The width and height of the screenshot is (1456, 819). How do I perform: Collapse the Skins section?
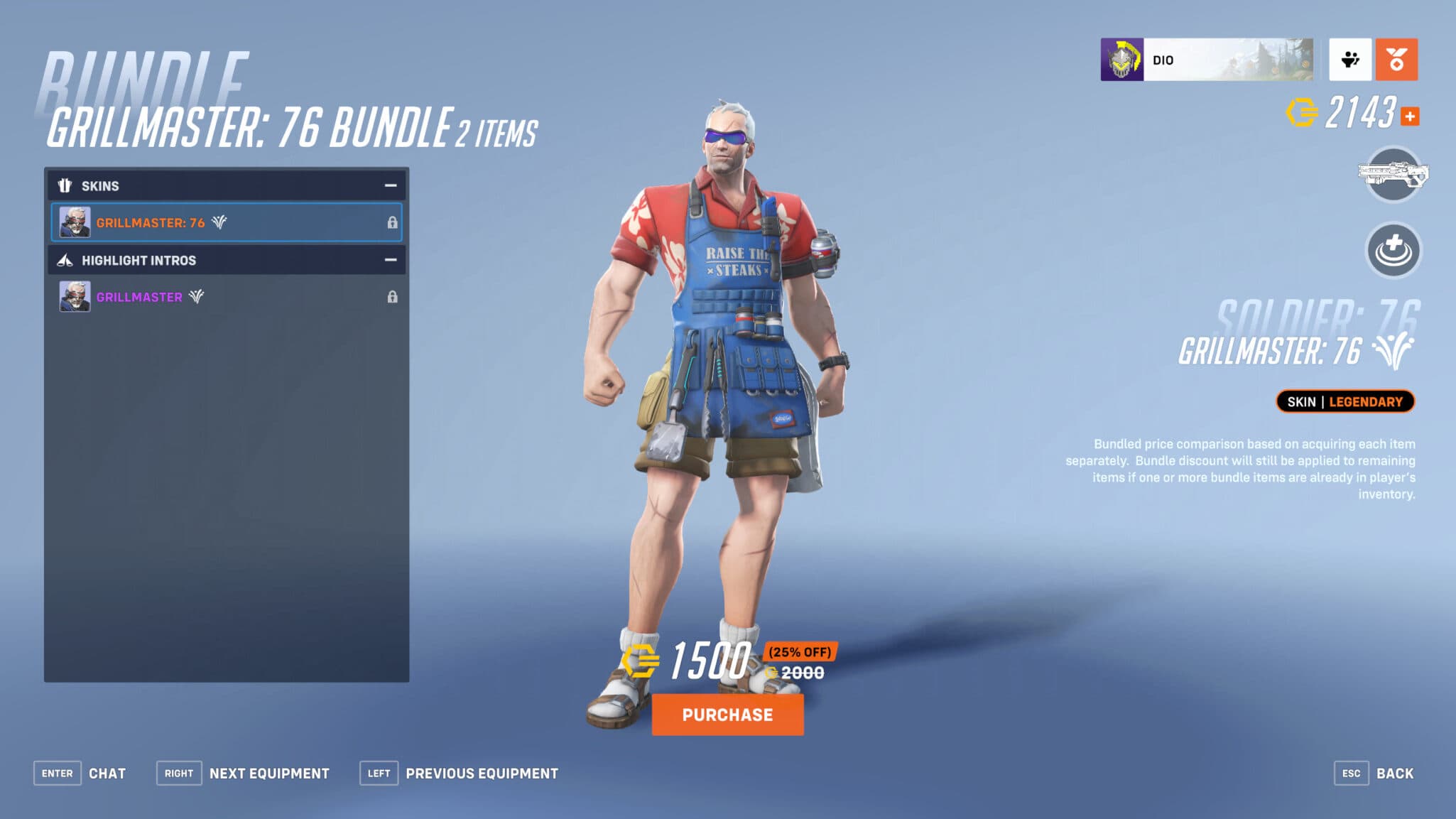coord(391,185)
